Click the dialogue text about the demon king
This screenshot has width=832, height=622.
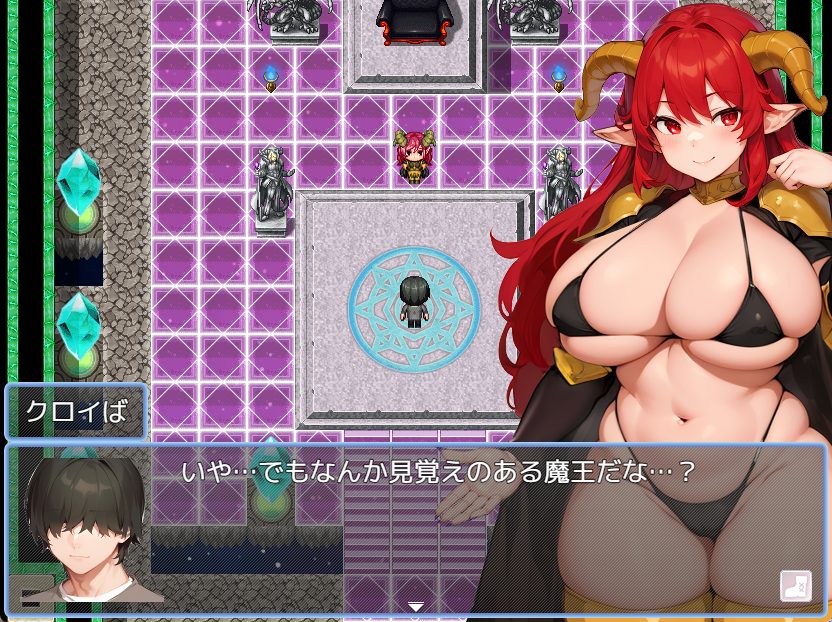[x=437, y=471]
